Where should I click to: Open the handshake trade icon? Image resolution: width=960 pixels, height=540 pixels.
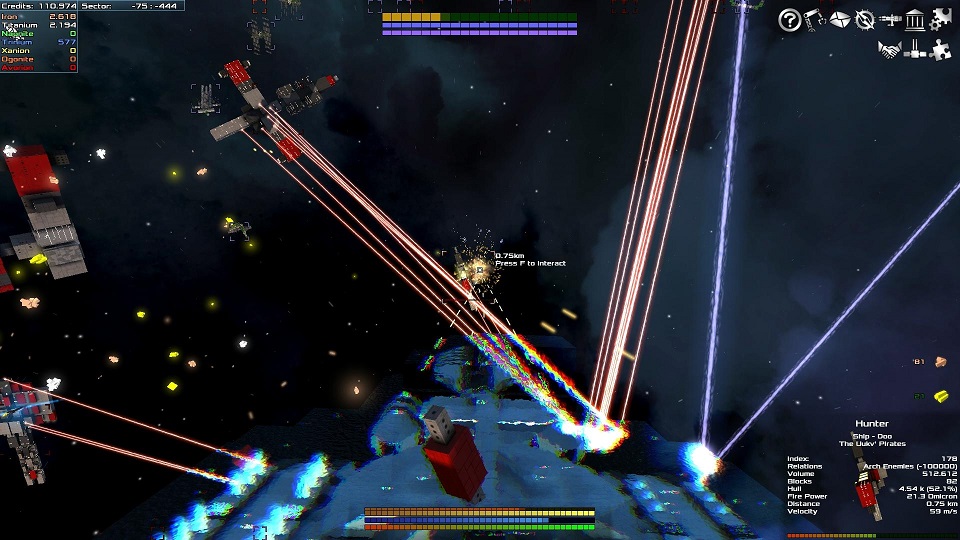point(889,50)
